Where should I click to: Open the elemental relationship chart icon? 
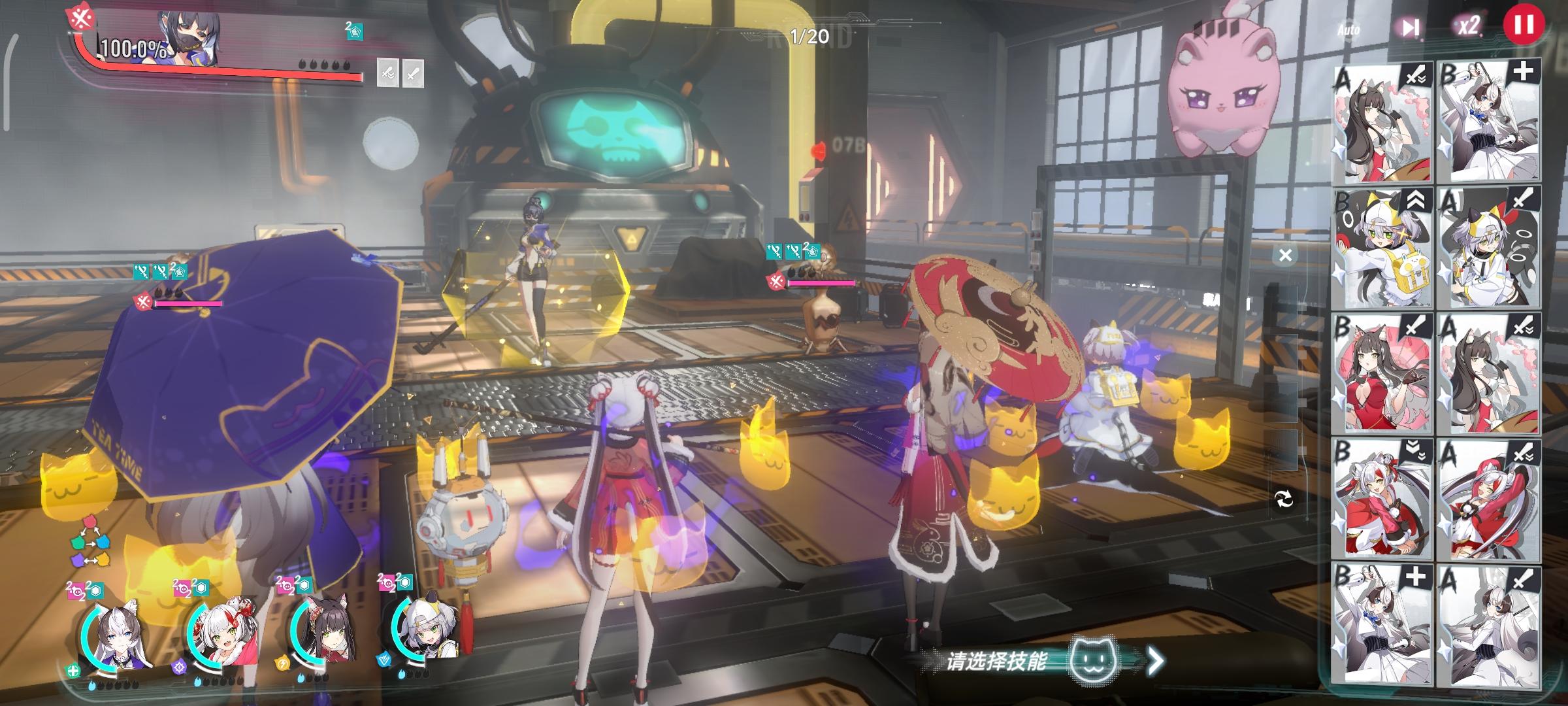pos(90,541)
